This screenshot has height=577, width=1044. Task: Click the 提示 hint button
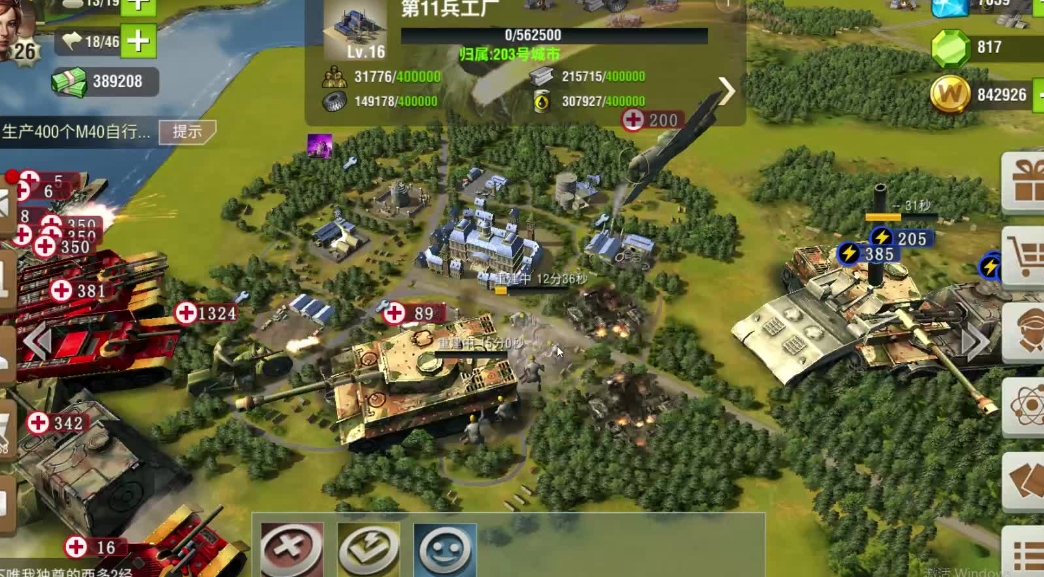tap(187, 131)
